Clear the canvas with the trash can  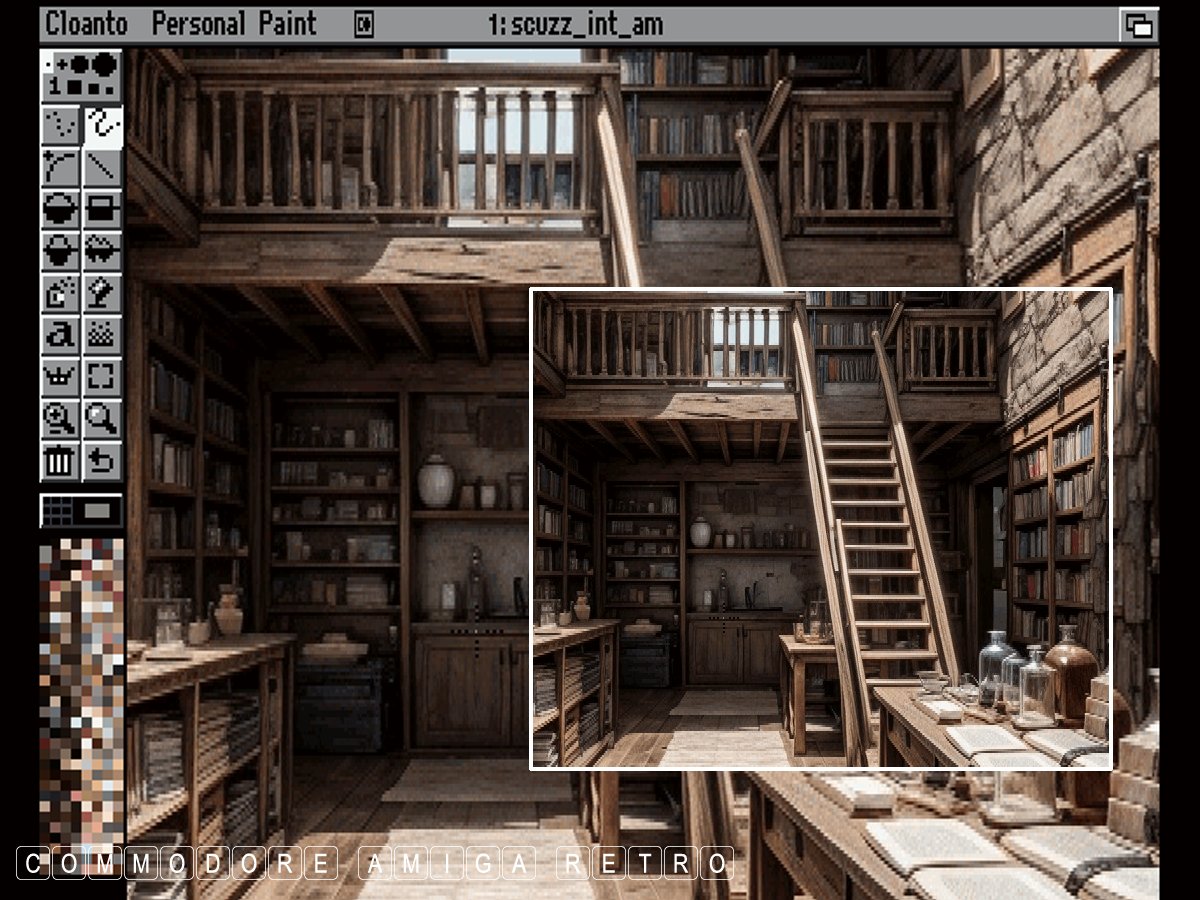pyautogui.click(x=61, y=462)
